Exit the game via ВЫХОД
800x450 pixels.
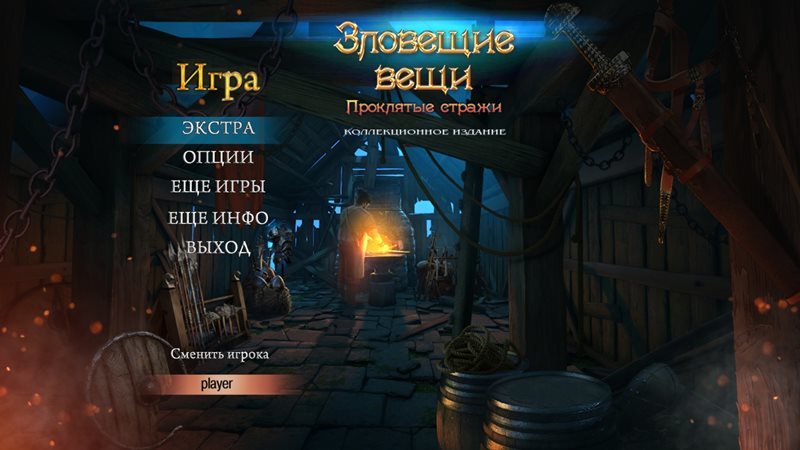pos(218,247)
